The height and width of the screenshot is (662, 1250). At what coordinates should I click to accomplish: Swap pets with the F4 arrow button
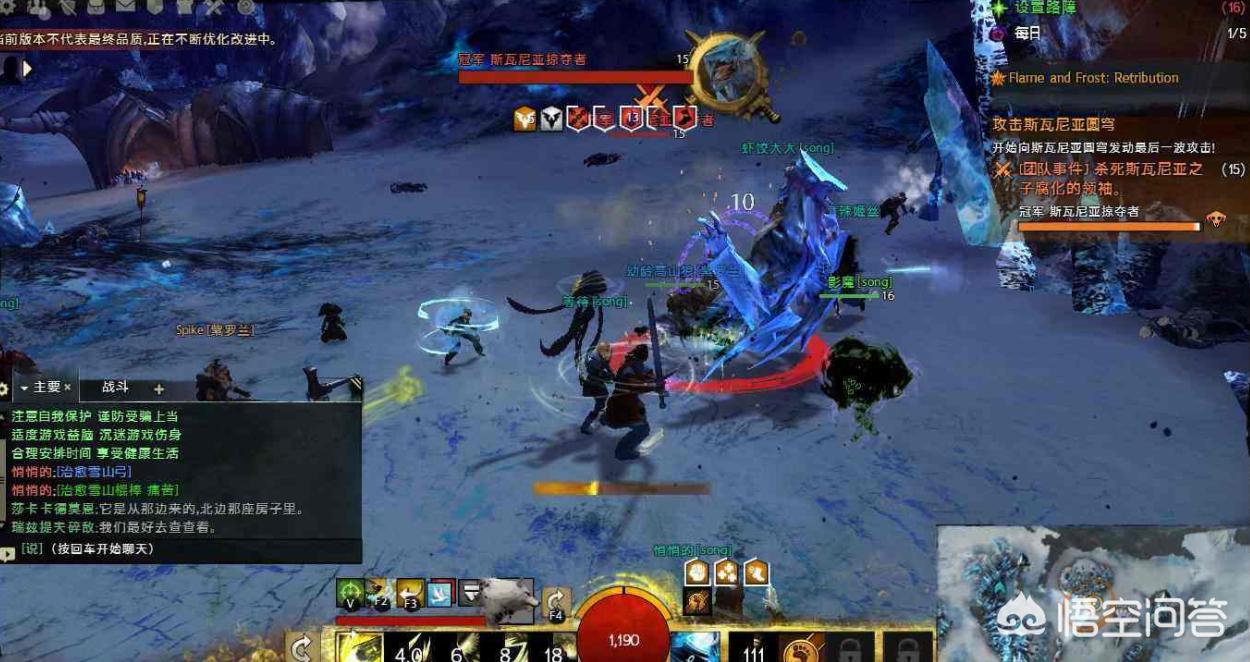point(556,600)
